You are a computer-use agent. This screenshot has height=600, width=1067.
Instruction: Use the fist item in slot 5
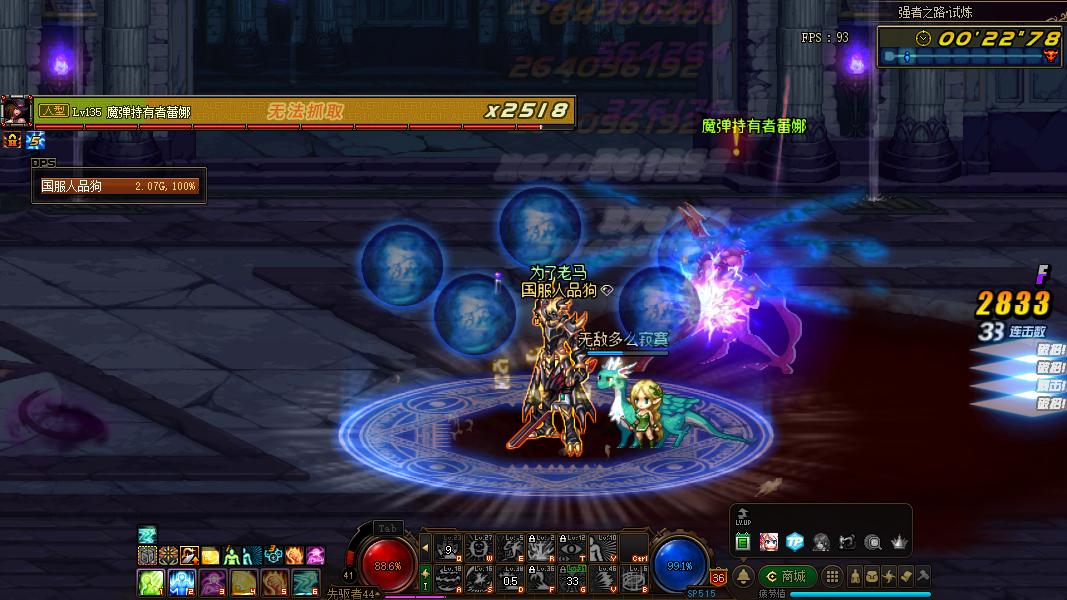[x=275, y=582]
